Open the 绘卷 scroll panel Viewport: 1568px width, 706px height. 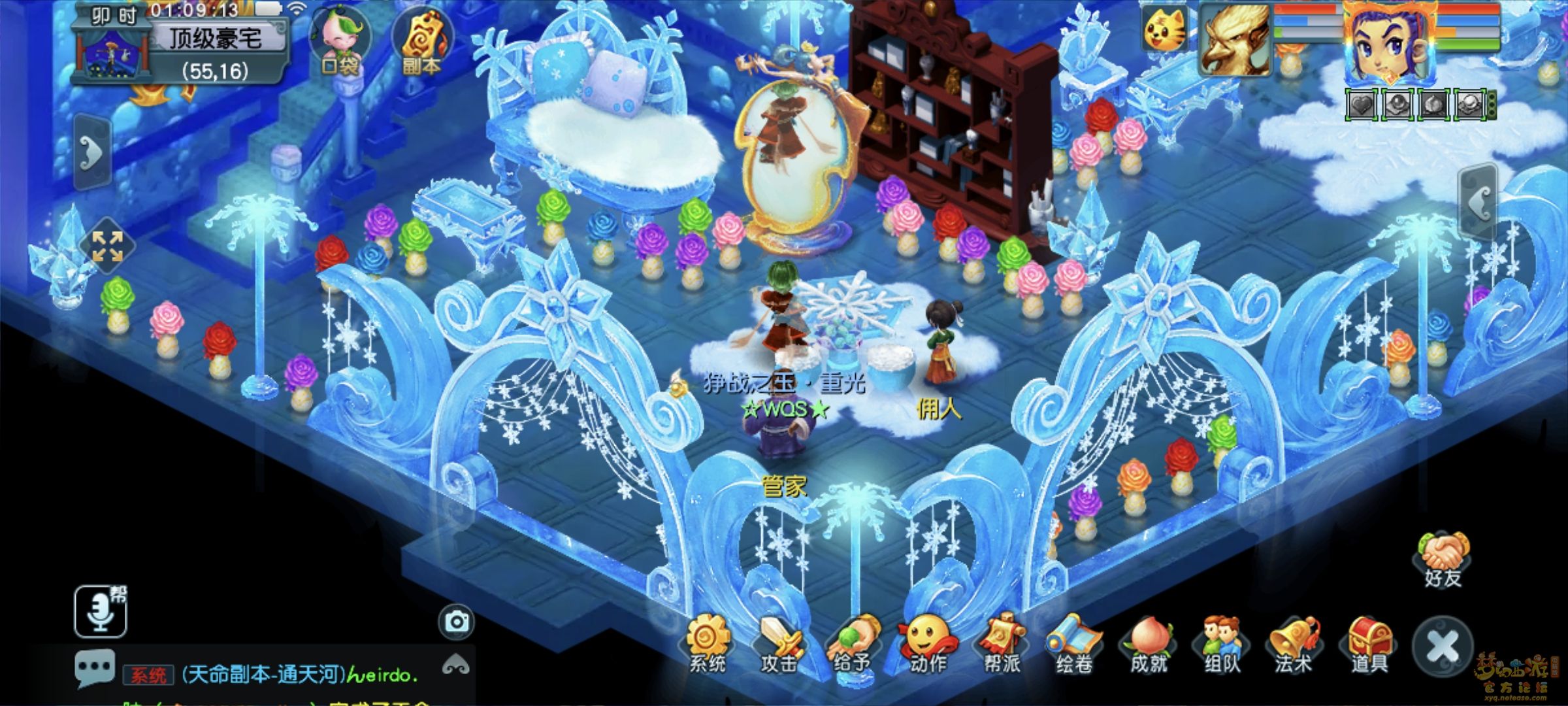click(1074, 643)
